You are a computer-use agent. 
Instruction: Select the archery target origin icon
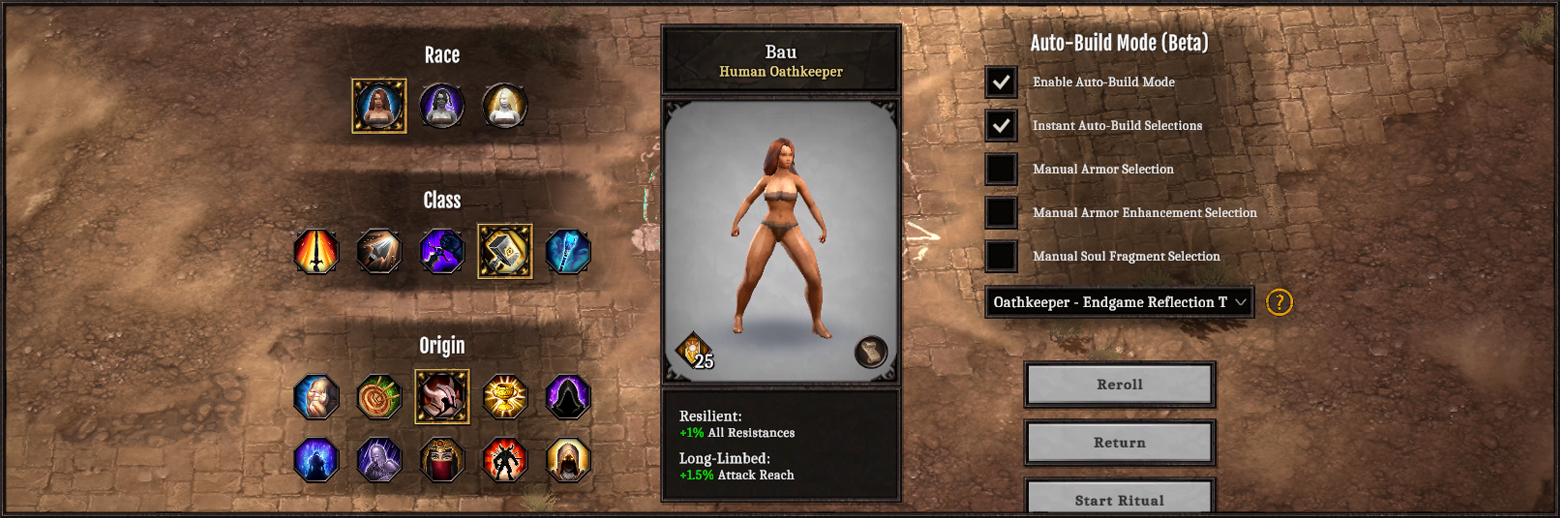[x=379, y=397]
